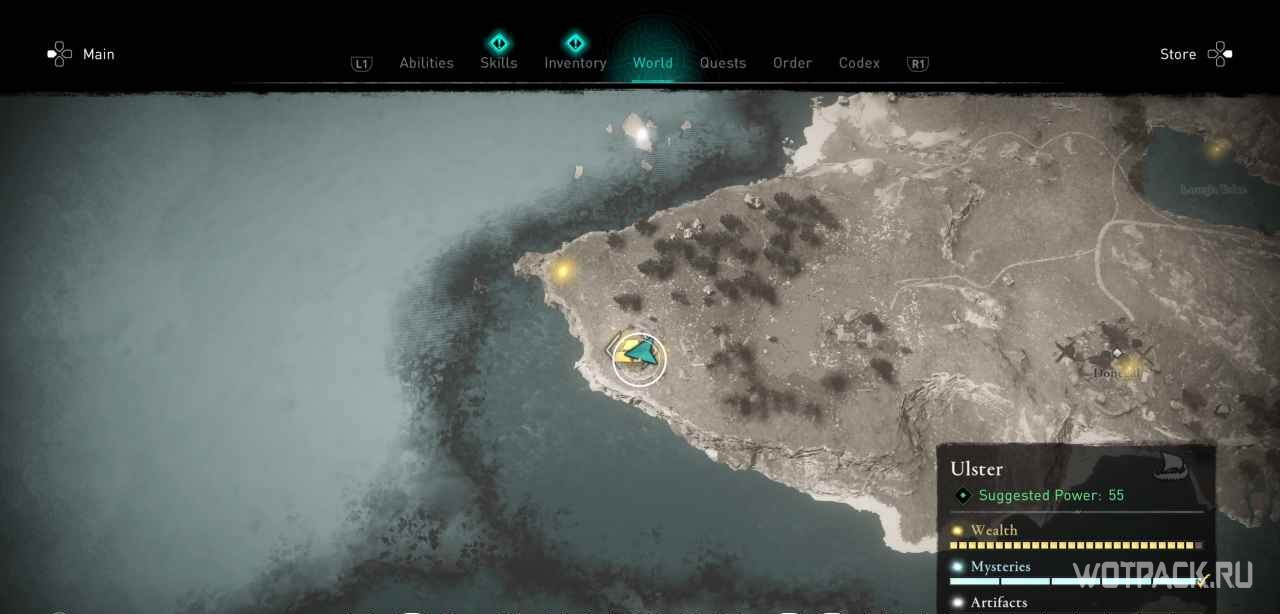Open the Main menu
Viewport: 1280px width, 614px height.
pos(83,54)
